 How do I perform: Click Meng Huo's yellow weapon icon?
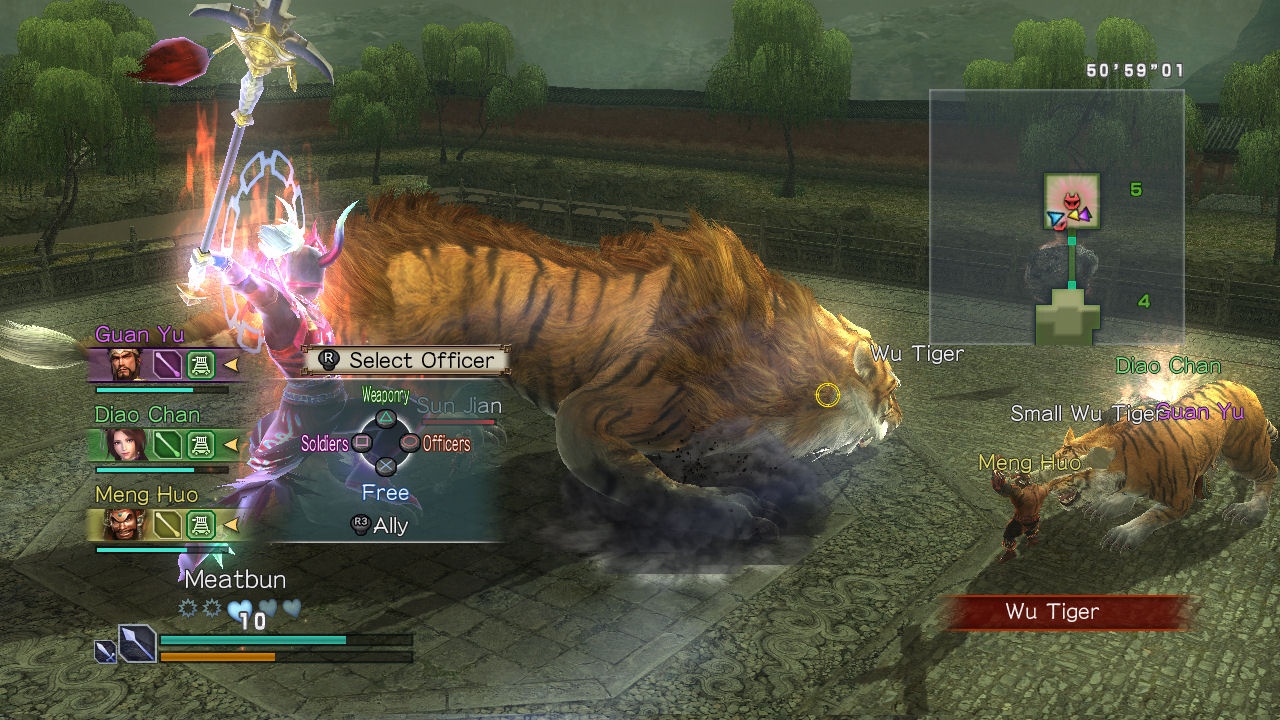(x=167, y=523)
